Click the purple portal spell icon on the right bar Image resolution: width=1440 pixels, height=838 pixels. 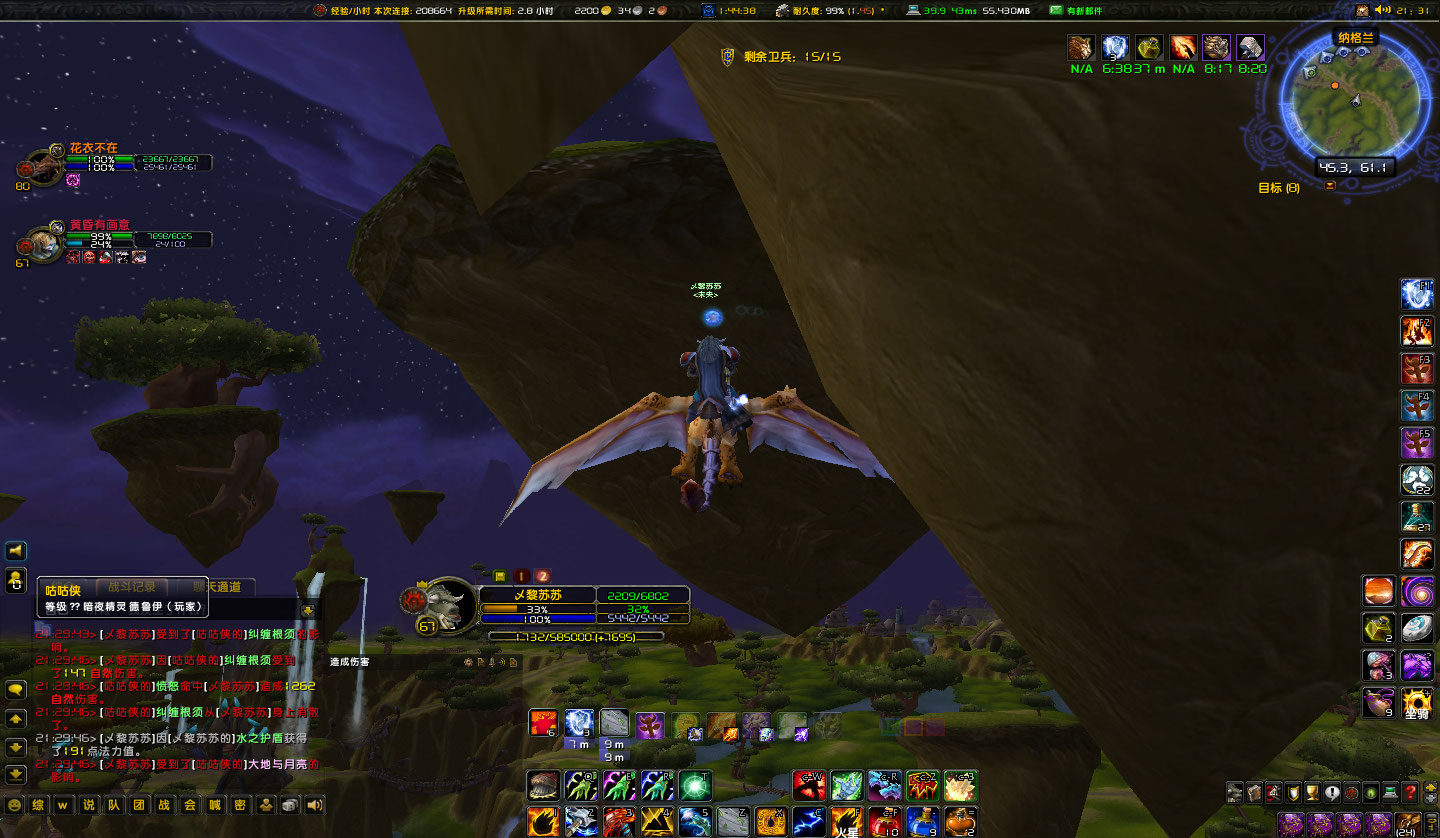1417,591
